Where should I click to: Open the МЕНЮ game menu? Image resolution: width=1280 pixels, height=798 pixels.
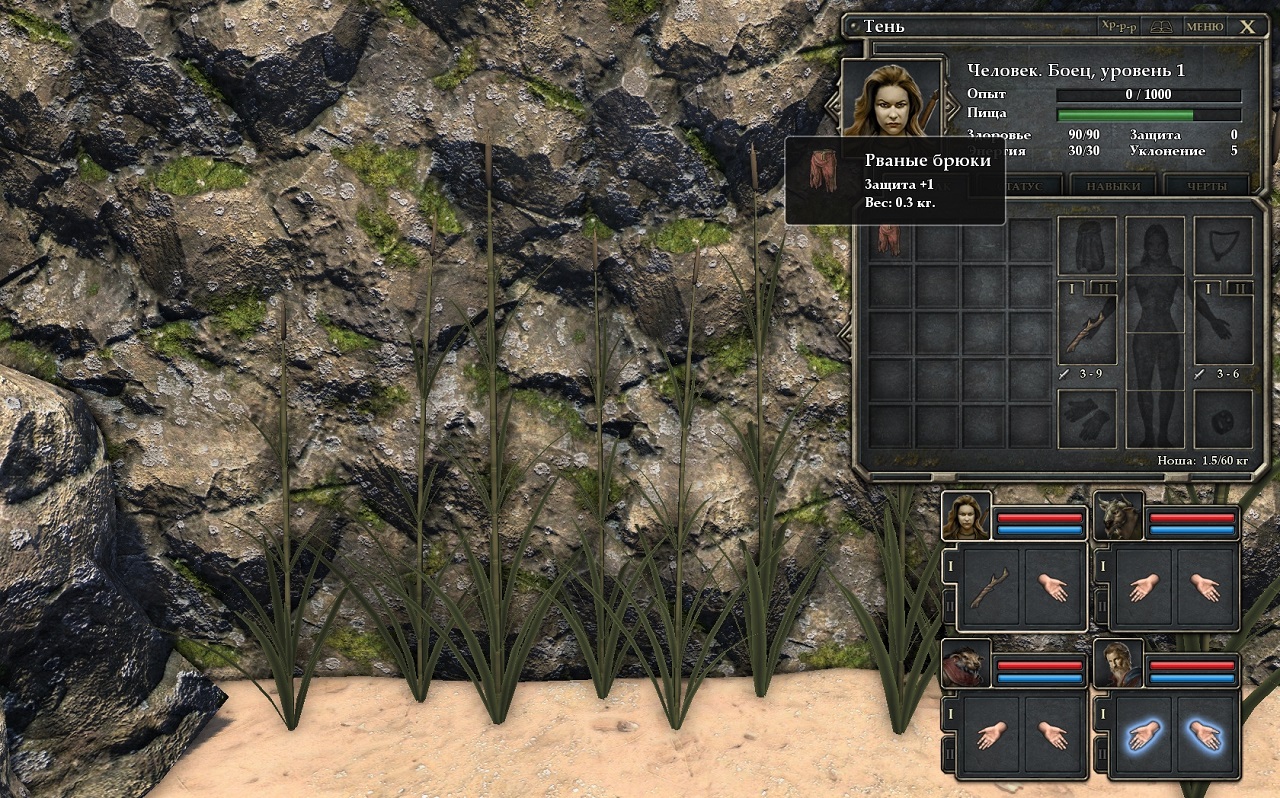click(1204, 27)
